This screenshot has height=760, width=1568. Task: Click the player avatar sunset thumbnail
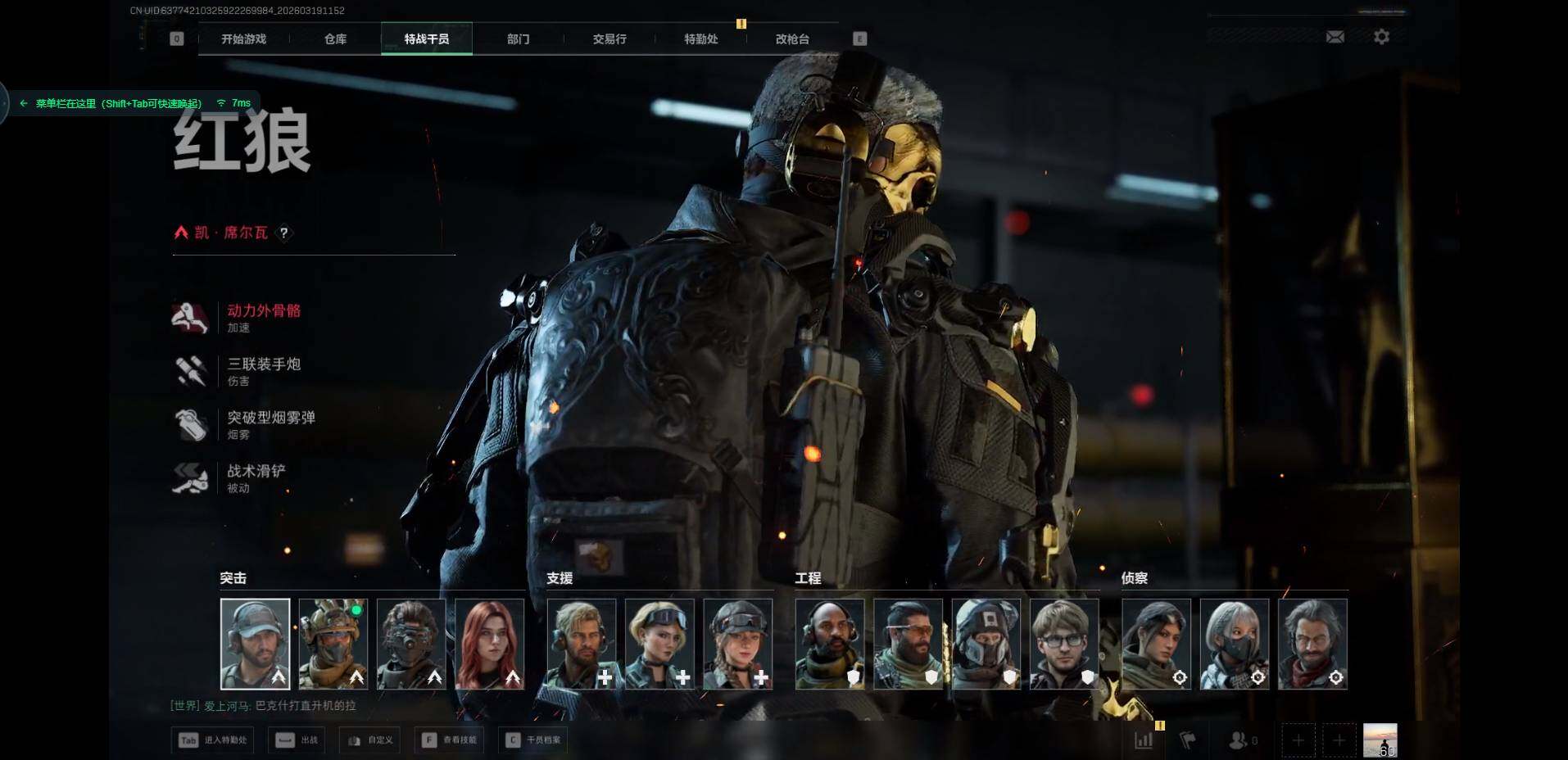tap(1380, 740)
